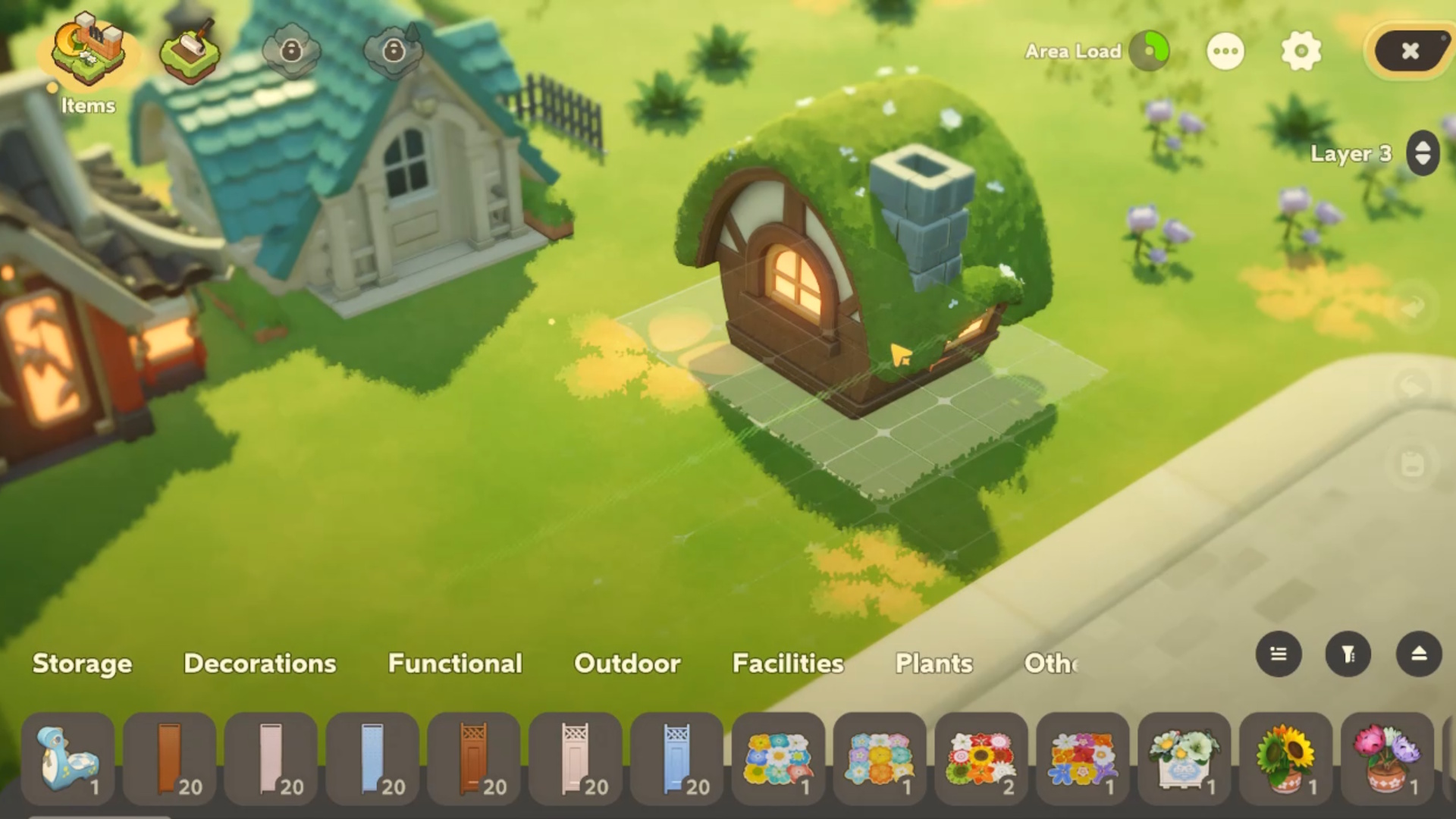Click the Layer 3 up arrow stepper
Image resolution: width=1456 pixels, height=819 pixels.
point(1422,146)
